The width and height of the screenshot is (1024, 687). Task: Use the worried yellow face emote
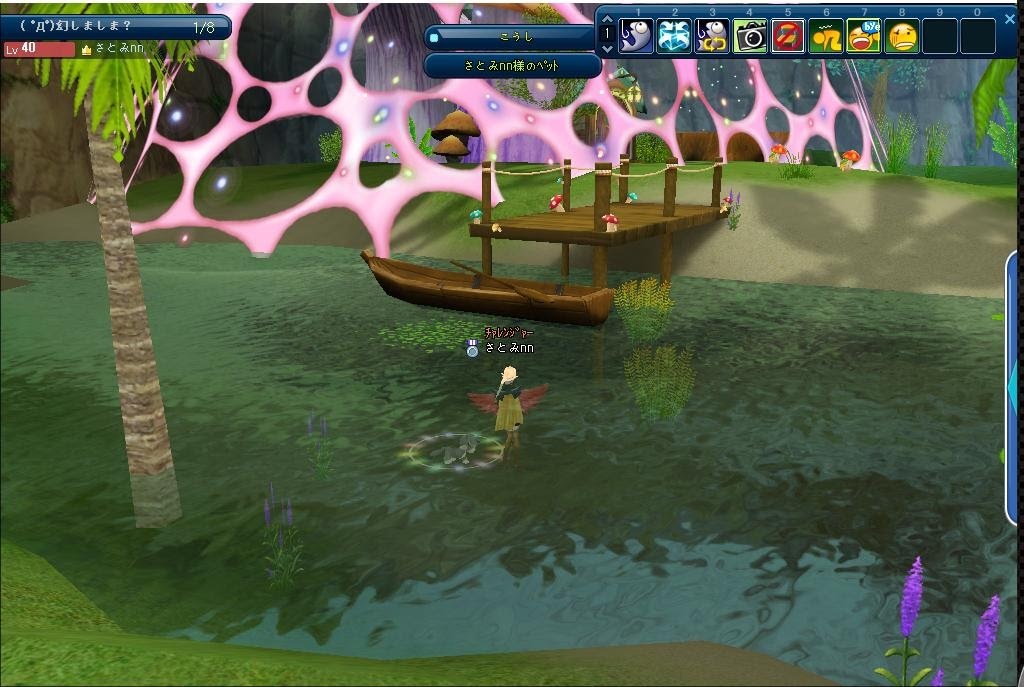pos(902,36)
